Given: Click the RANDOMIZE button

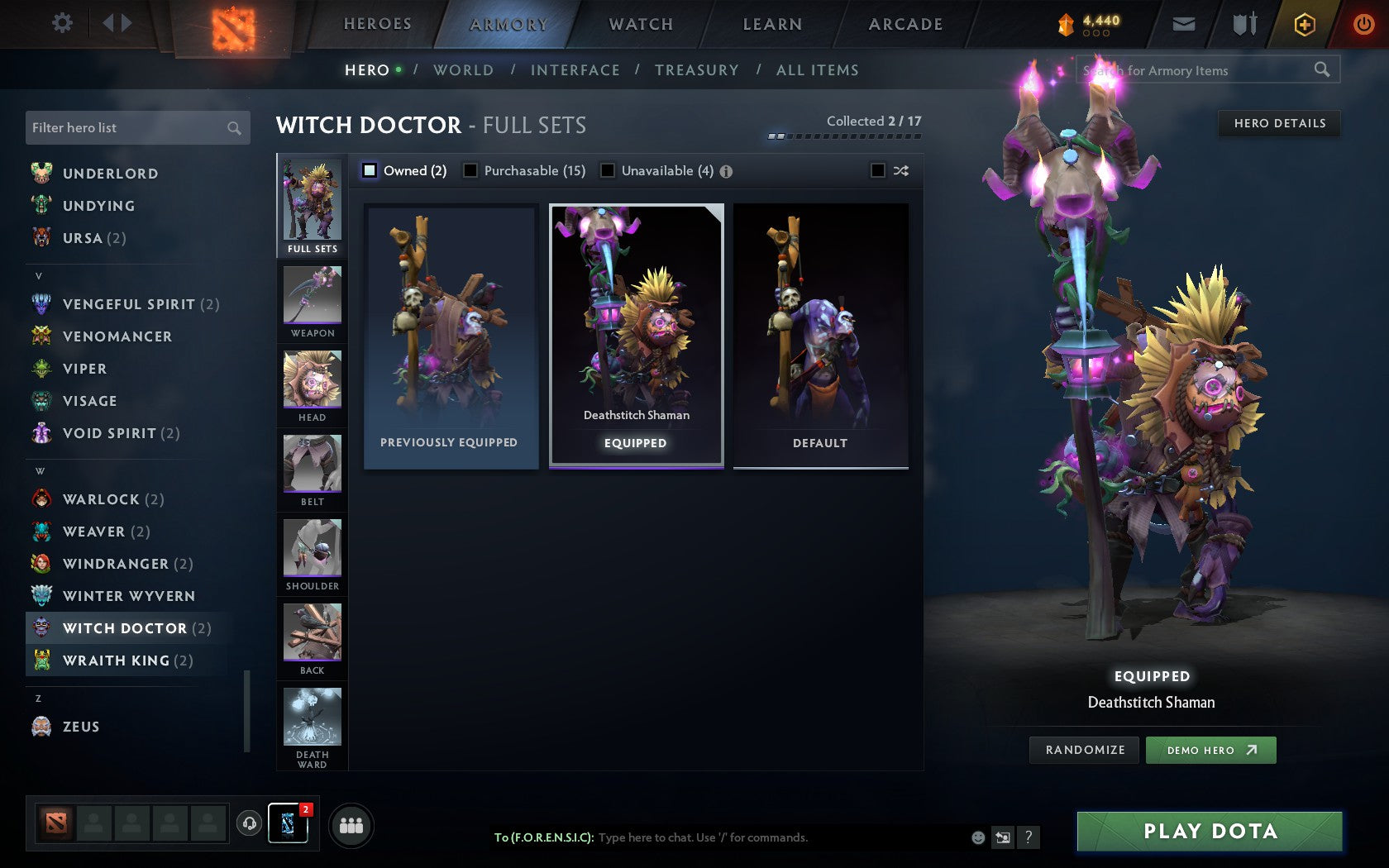Looking at the screenshot, I should coord(1084,750).
